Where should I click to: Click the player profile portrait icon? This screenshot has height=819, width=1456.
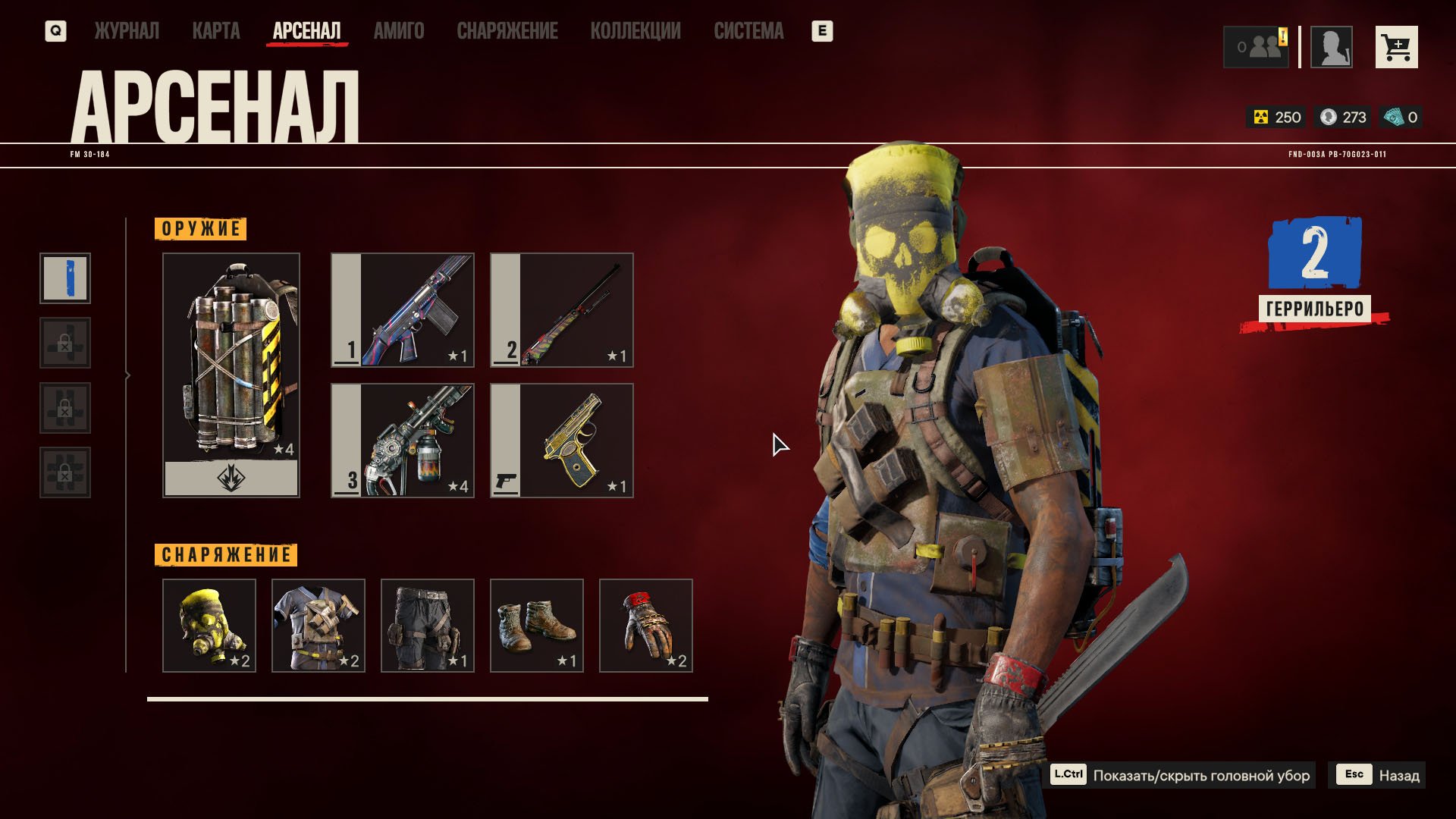click(1332, 47)
